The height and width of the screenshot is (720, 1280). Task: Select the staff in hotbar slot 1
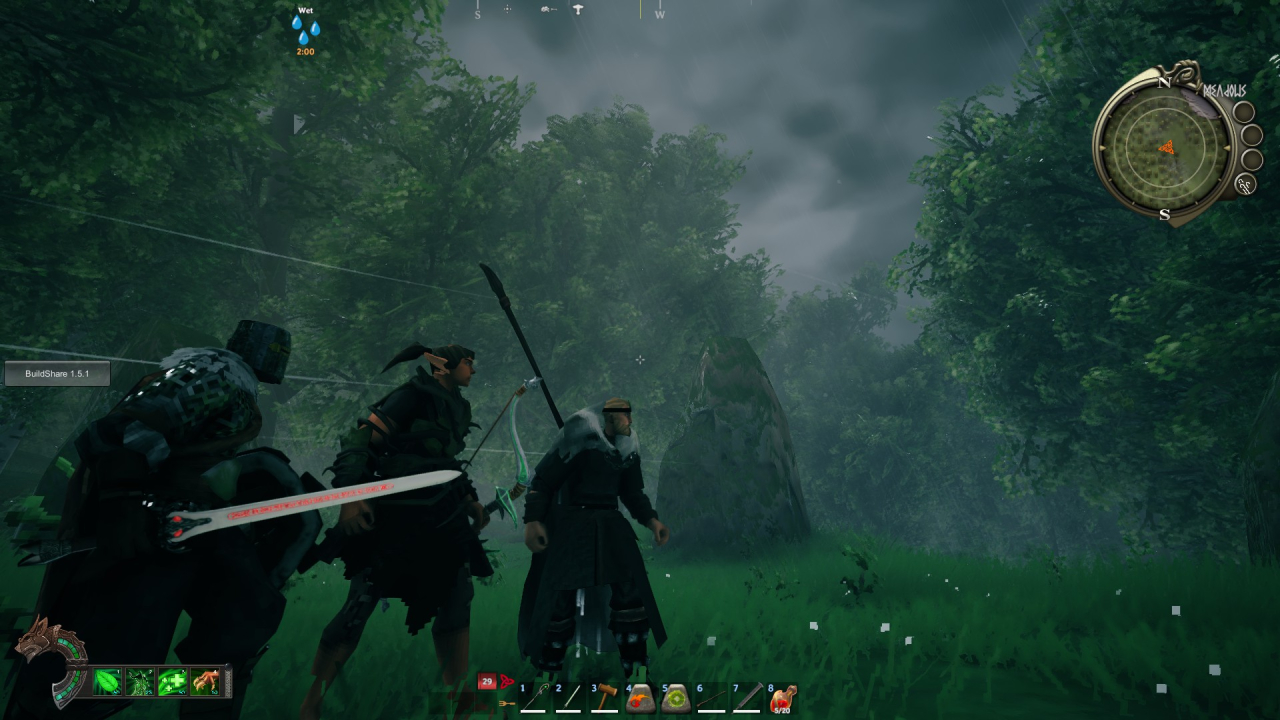[x=538, y=699]
